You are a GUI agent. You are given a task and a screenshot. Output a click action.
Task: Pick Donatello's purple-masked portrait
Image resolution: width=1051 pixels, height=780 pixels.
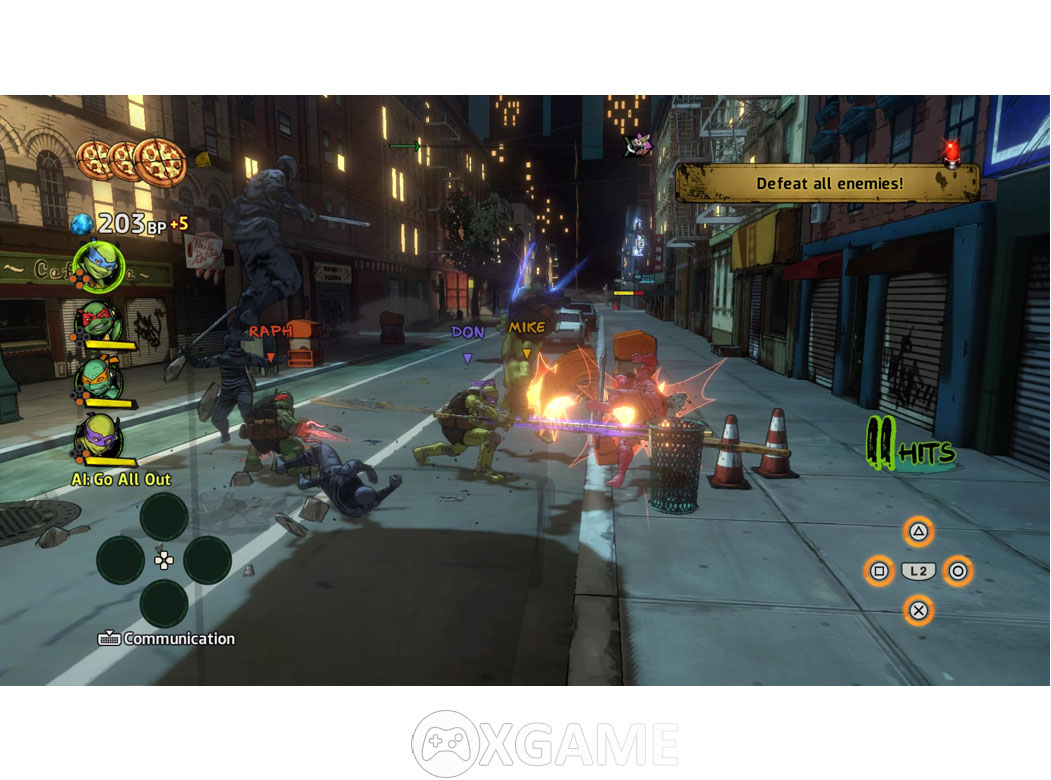100,436
